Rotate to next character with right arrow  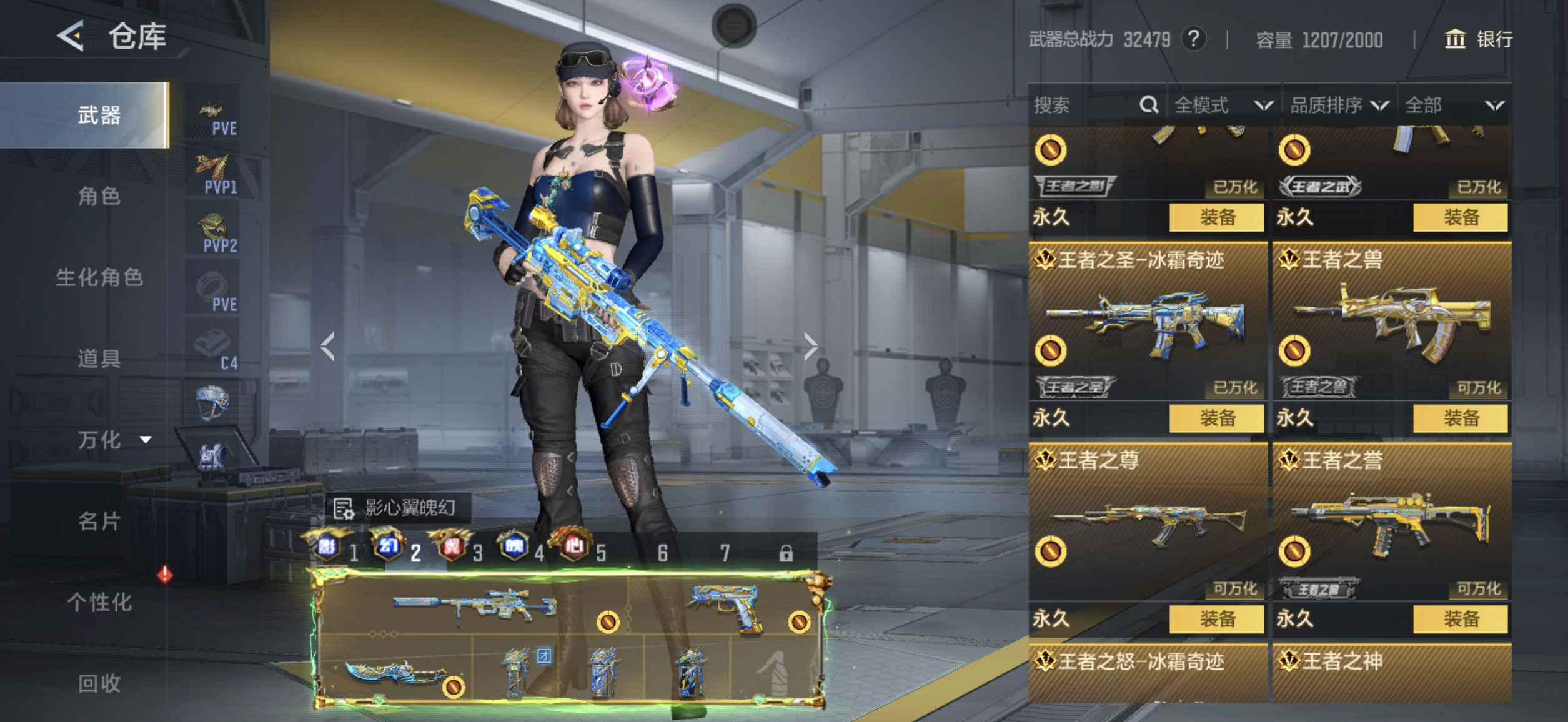[x=810, y=346]
